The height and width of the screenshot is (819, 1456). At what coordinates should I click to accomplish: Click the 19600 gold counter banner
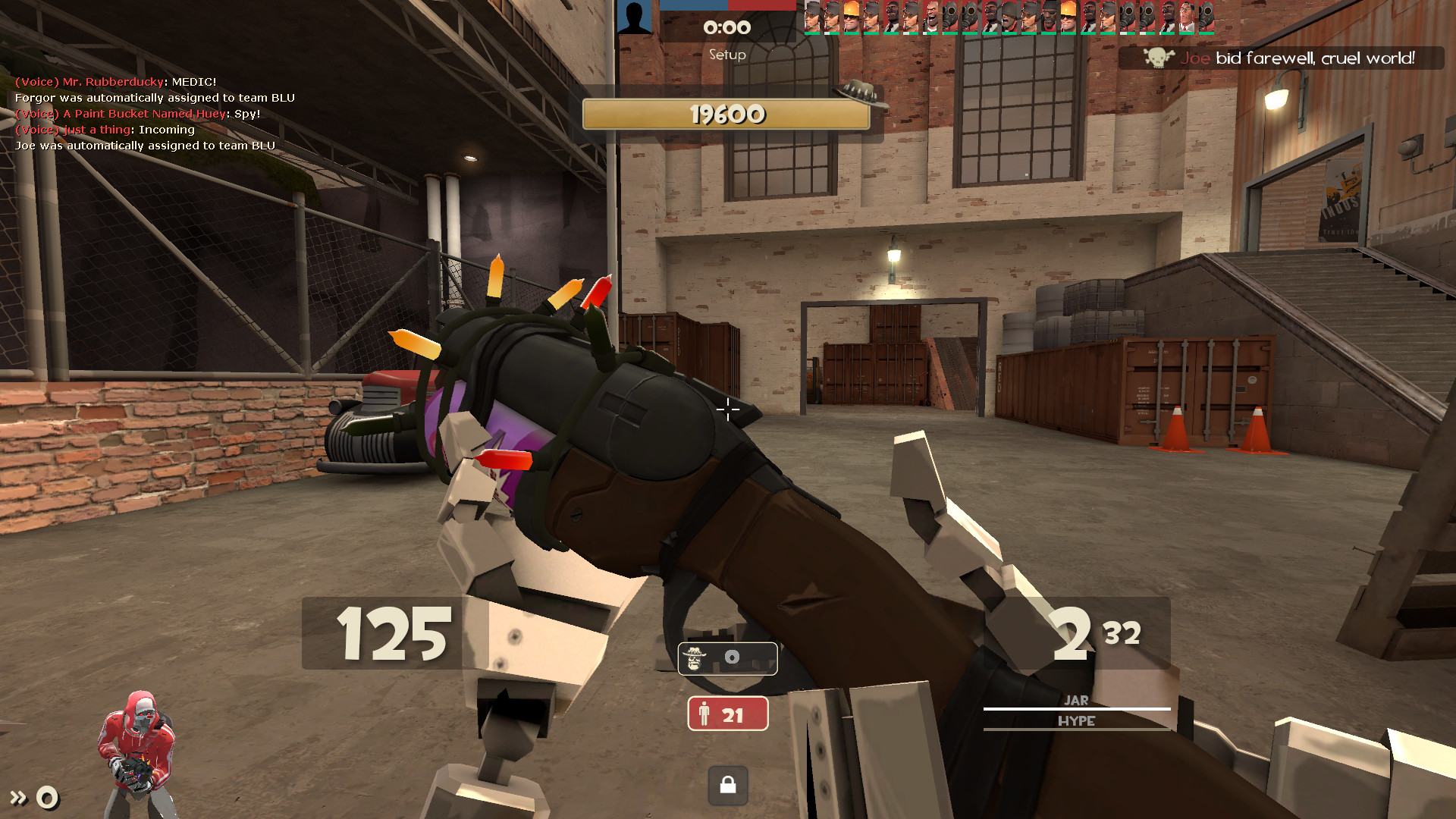(x=726, y=115)
